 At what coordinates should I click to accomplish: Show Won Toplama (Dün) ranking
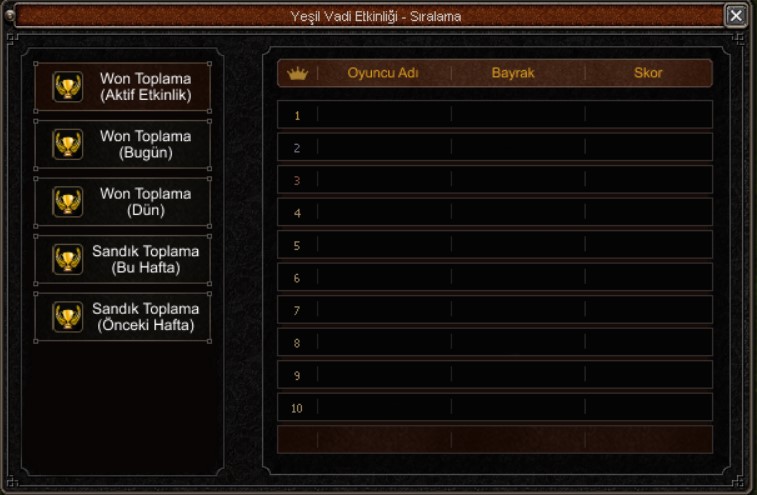click(123, 202)
